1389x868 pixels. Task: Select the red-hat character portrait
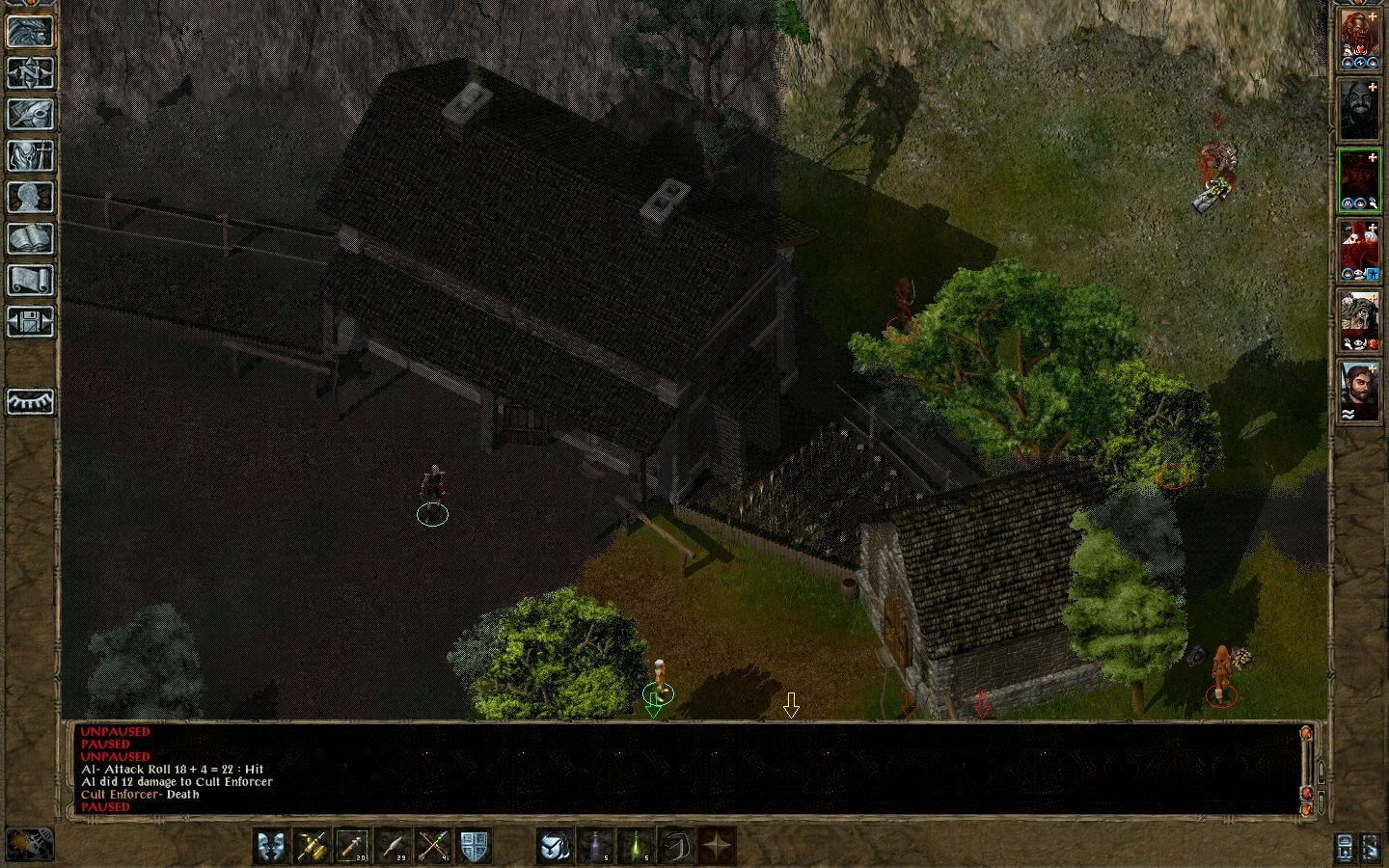(x=1359, y=251)
